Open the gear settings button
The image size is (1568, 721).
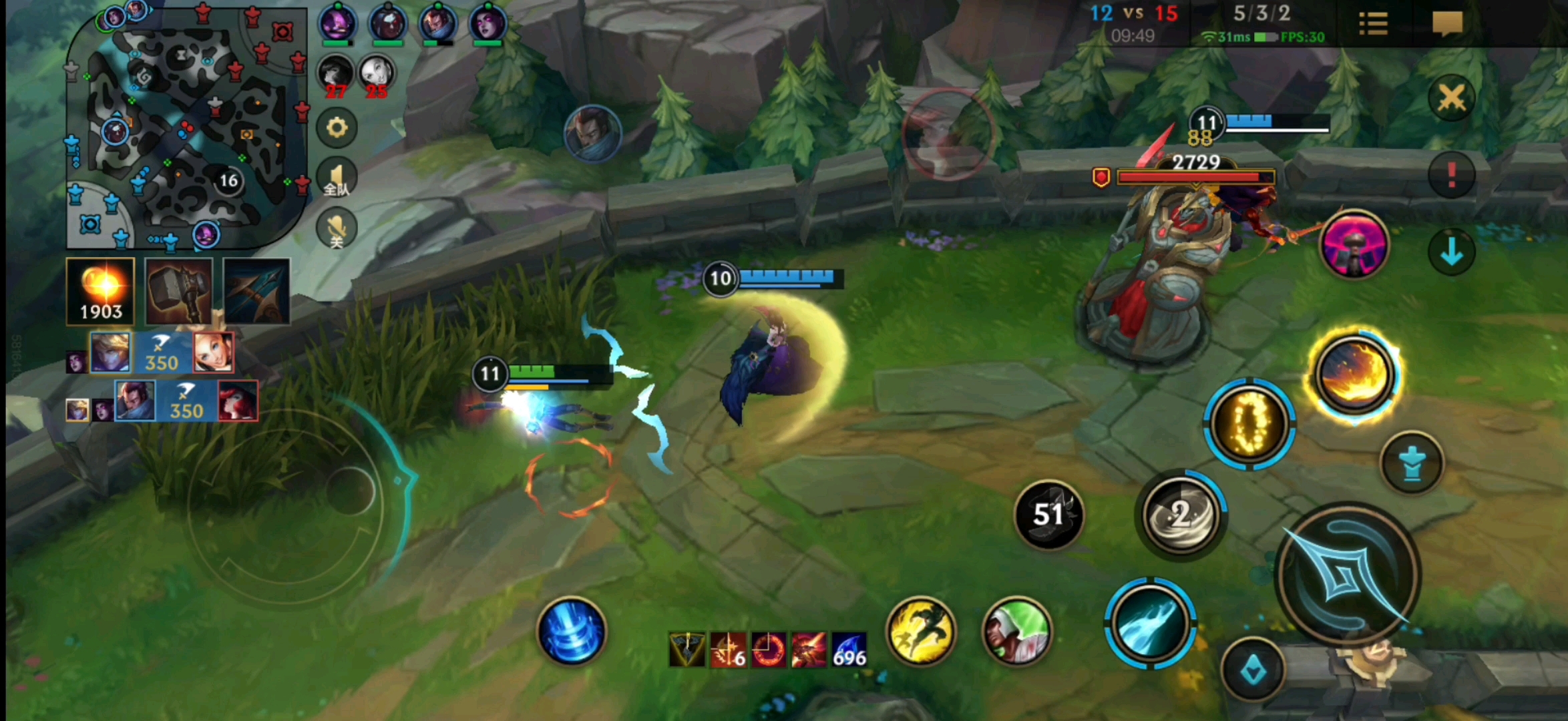pos(337,128)
